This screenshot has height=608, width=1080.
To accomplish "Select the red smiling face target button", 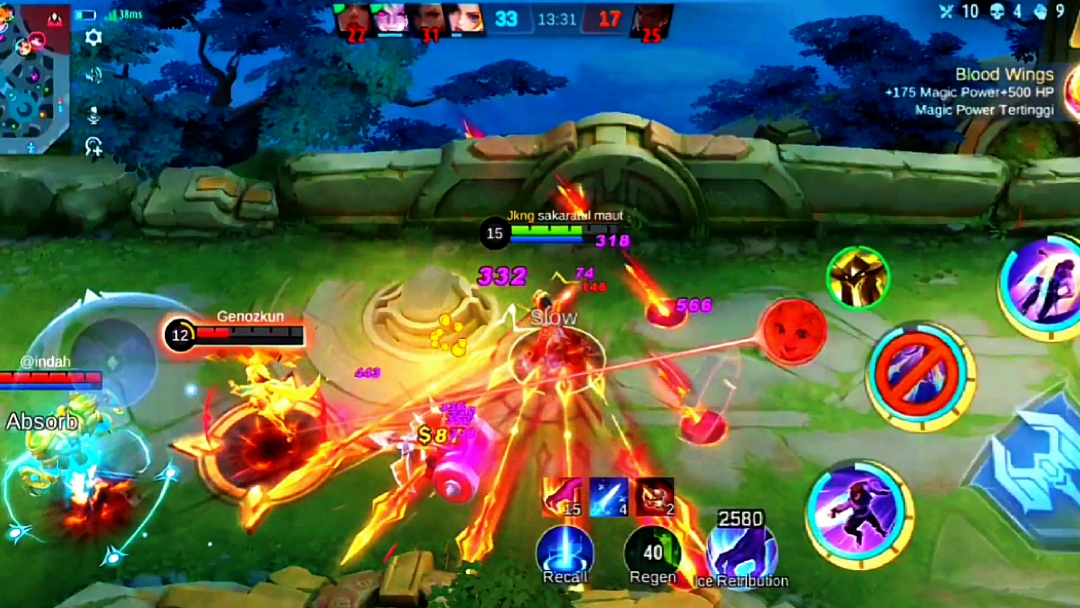I will (x=793, y=331).
